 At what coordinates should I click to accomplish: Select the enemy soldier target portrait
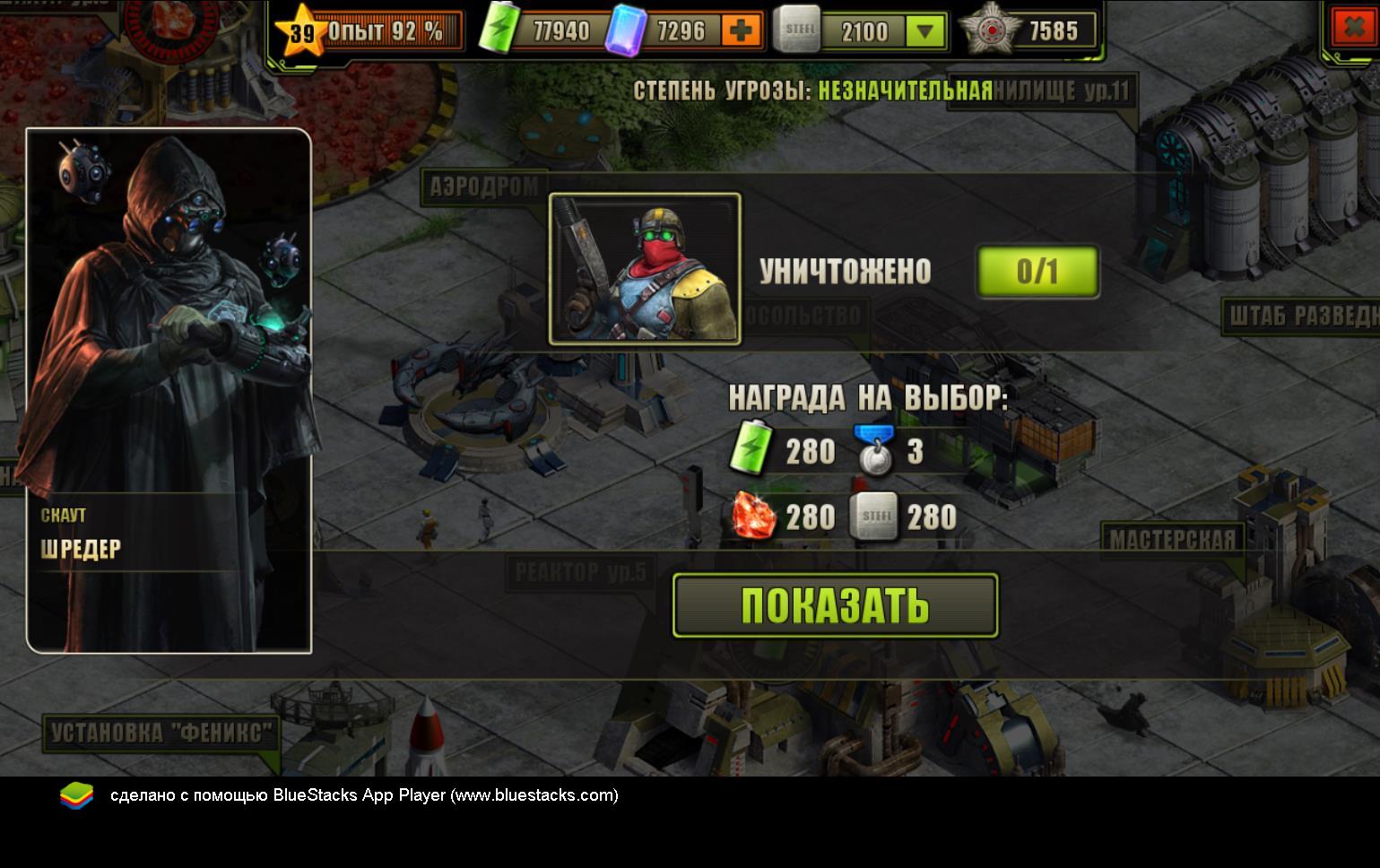pos(645,269)
